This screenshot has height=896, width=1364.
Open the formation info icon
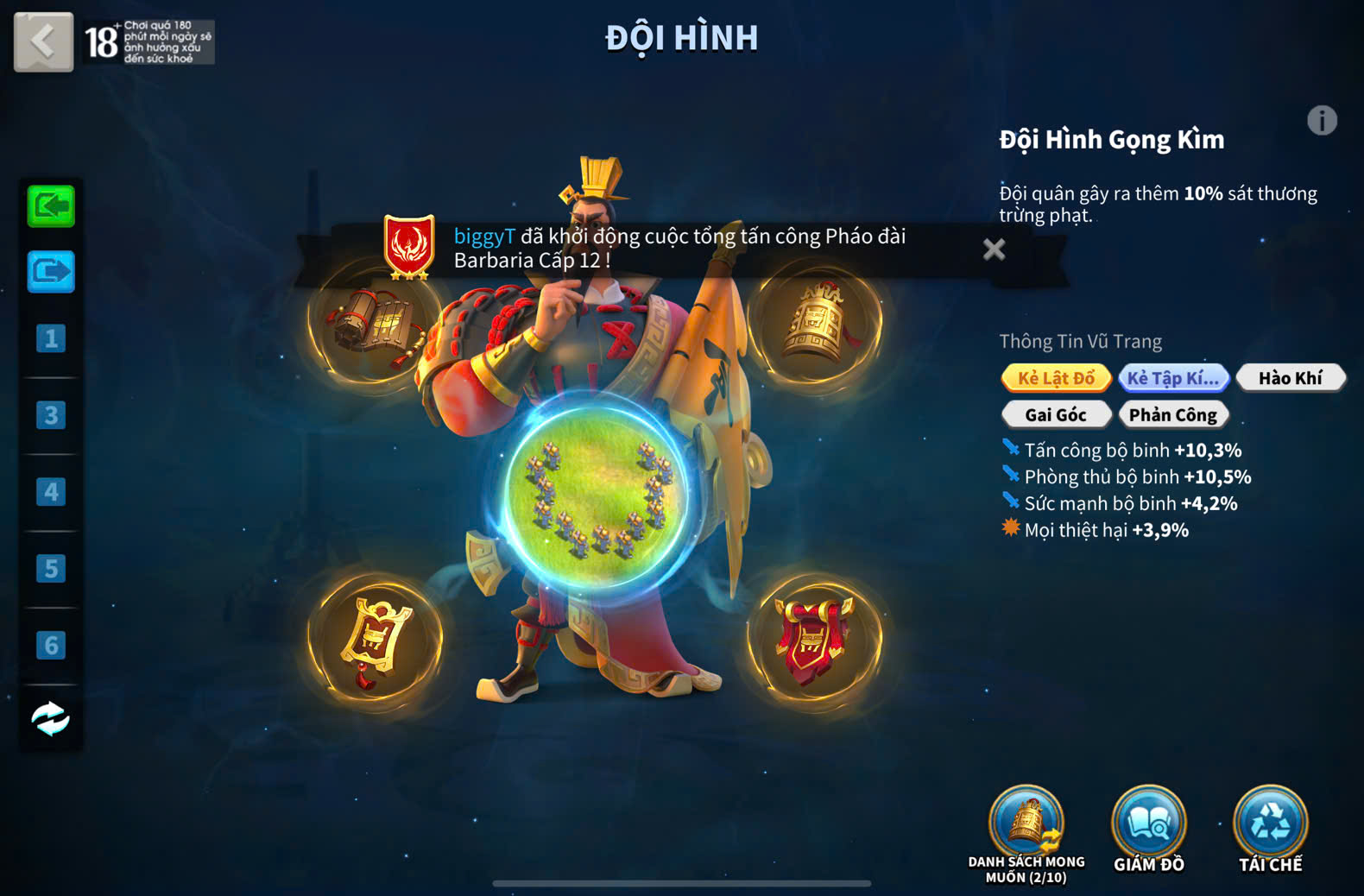[x=1321, y=121]
